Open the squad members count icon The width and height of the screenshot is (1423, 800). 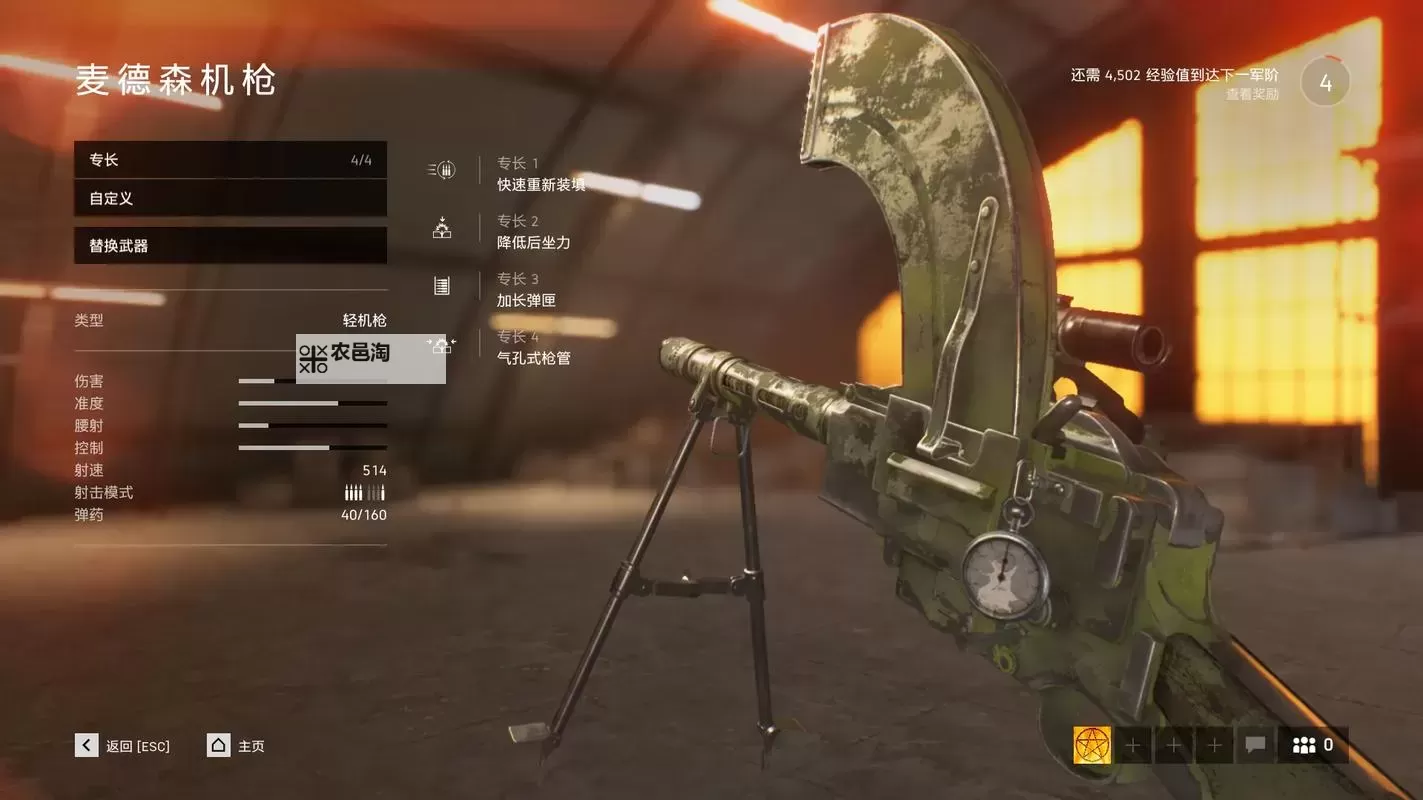point(1312,745)
